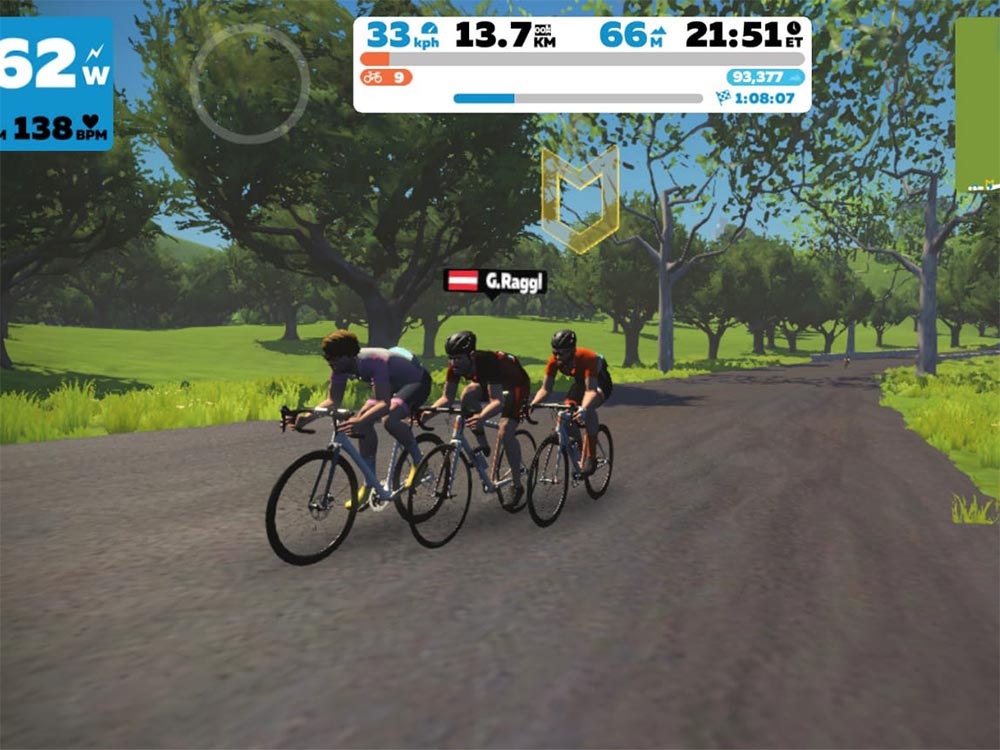Activate the empty power-up ring
The height and width of the screenshot is (750, 1000).
[249, 84]
